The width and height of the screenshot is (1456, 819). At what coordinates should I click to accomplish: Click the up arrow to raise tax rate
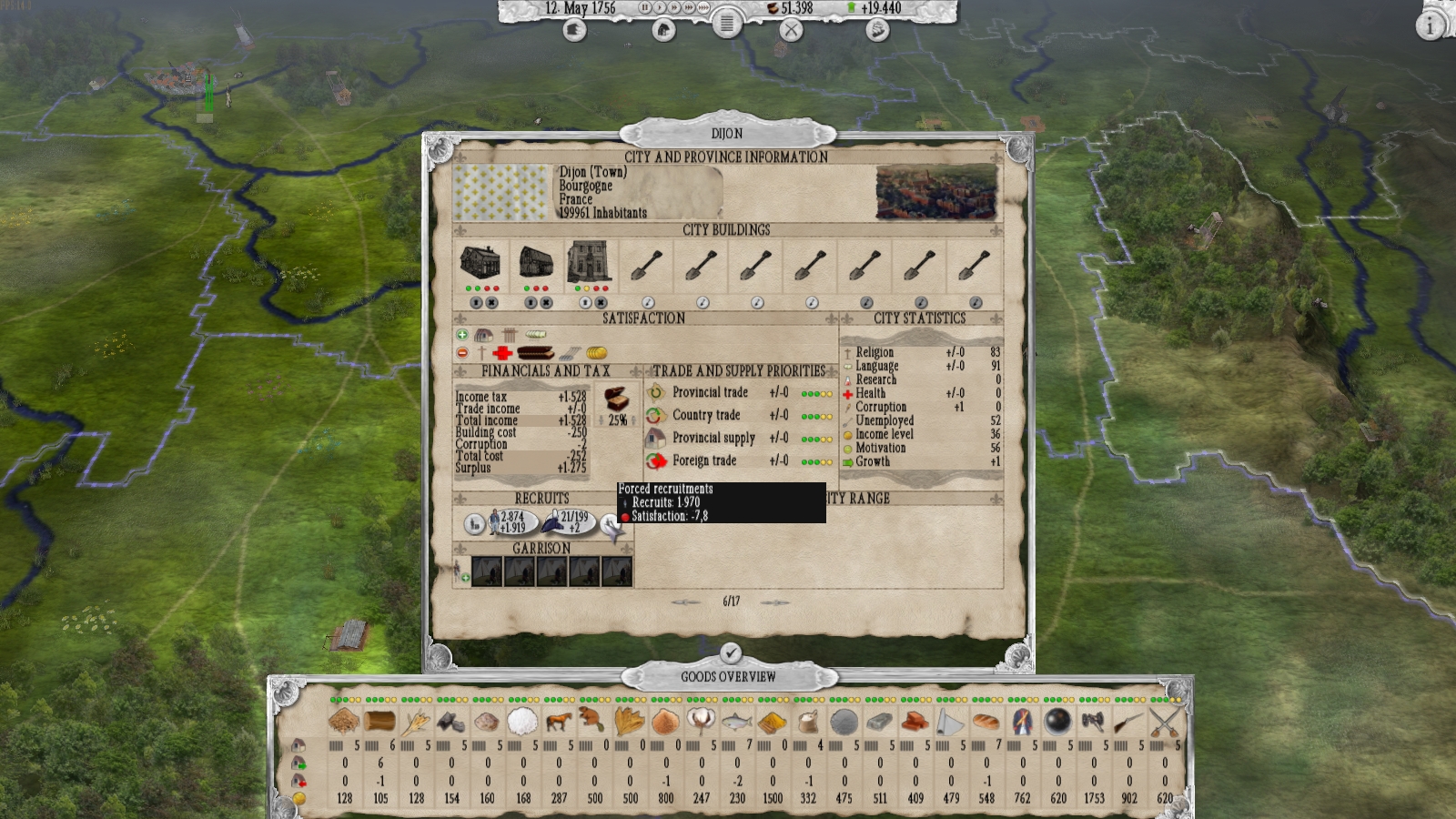[x=633, y=420]
